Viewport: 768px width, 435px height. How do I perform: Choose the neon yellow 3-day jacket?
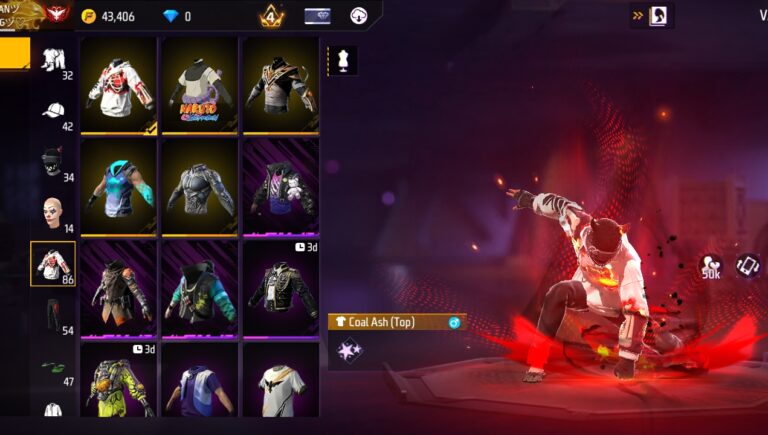[x=119, y=384]
